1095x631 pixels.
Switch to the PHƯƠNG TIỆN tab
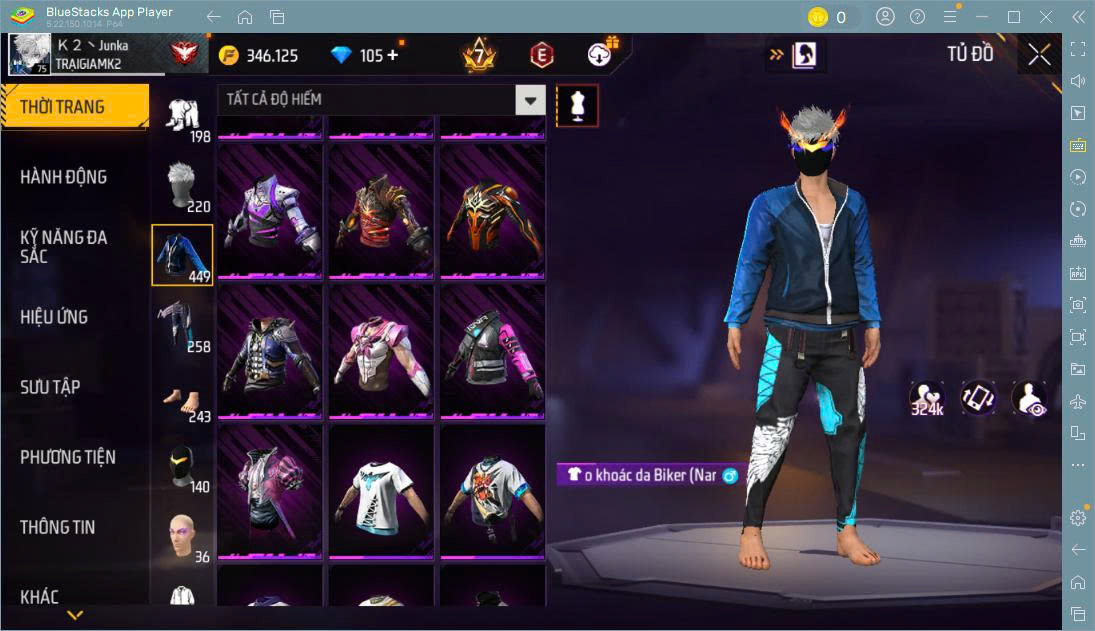[68, 457]
